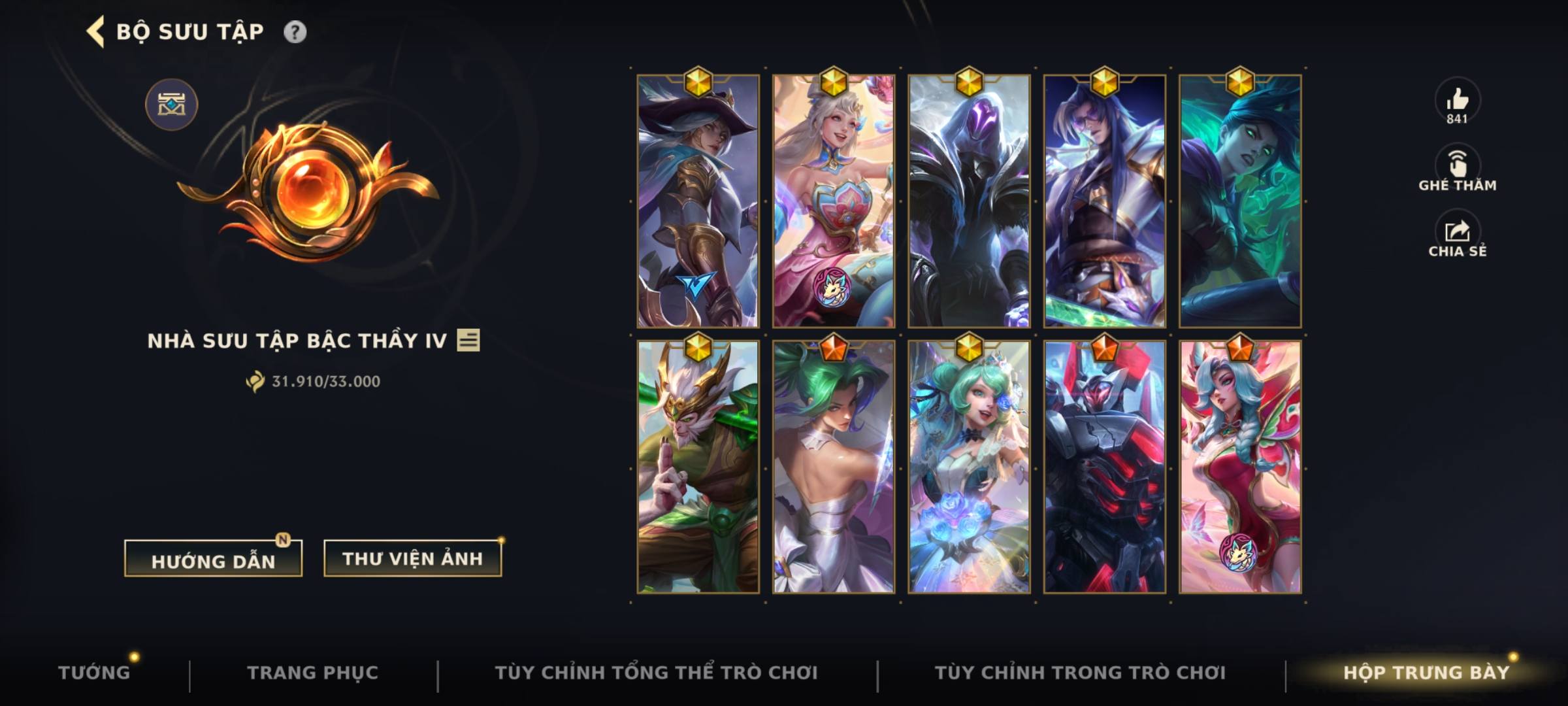Viewport: 1568px width, 706px height.
Task: Open the question mark help icon
Action: (296, 30)
